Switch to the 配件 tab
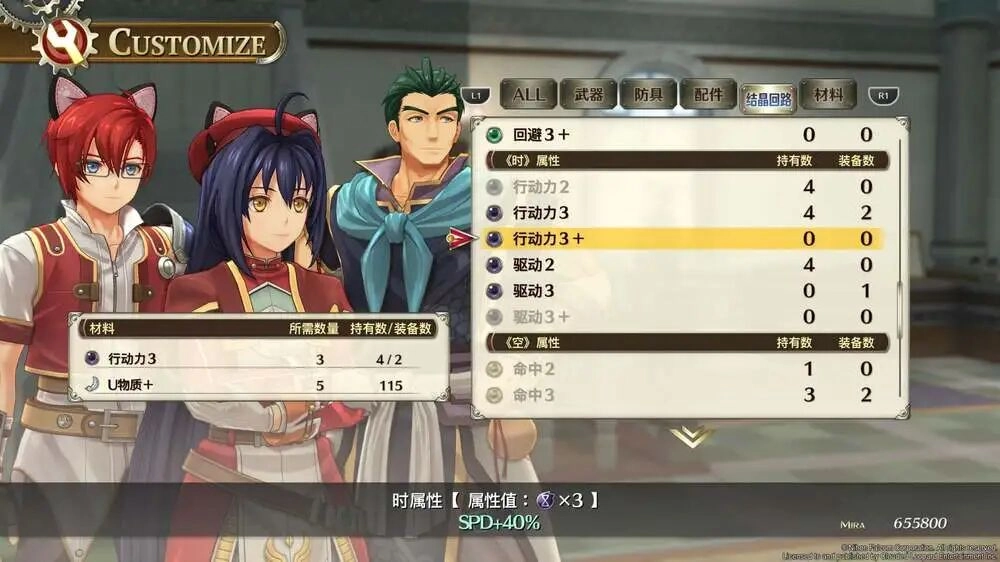The image size is (1000, 562). 708,95
